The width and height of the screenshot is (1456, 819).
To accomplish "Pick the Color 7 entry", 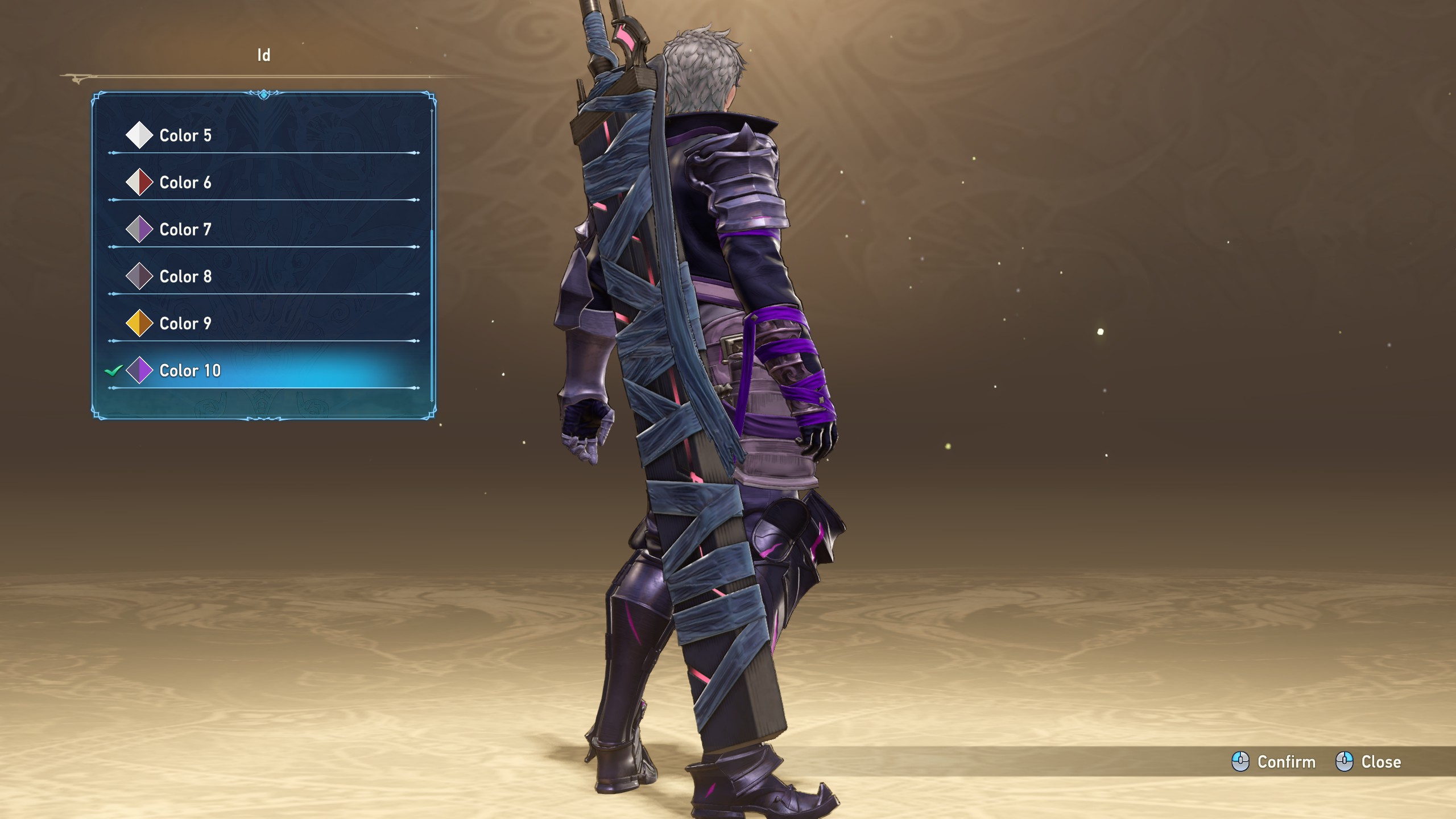I will pyautogui.click(x=185, y=230).
